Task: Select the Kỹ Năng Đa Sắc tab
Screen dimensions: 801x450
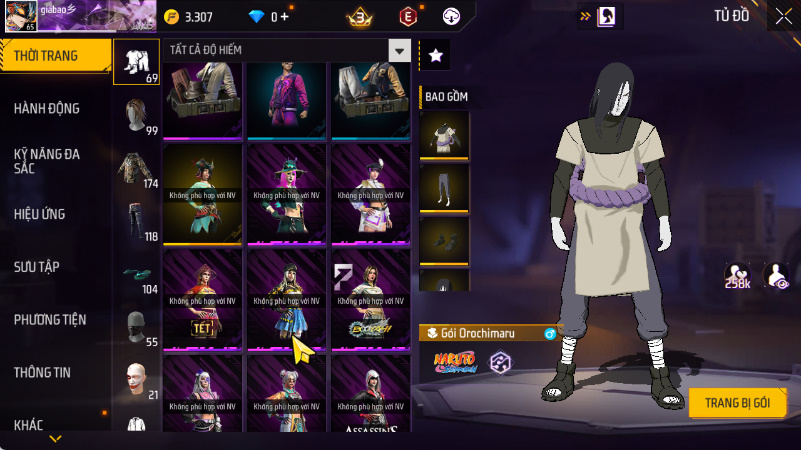Action: pos(47,162)
